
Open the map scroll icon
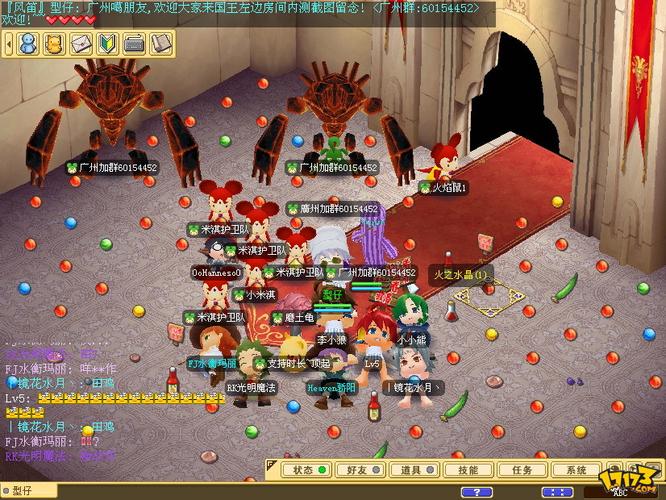tap(159, 43)
